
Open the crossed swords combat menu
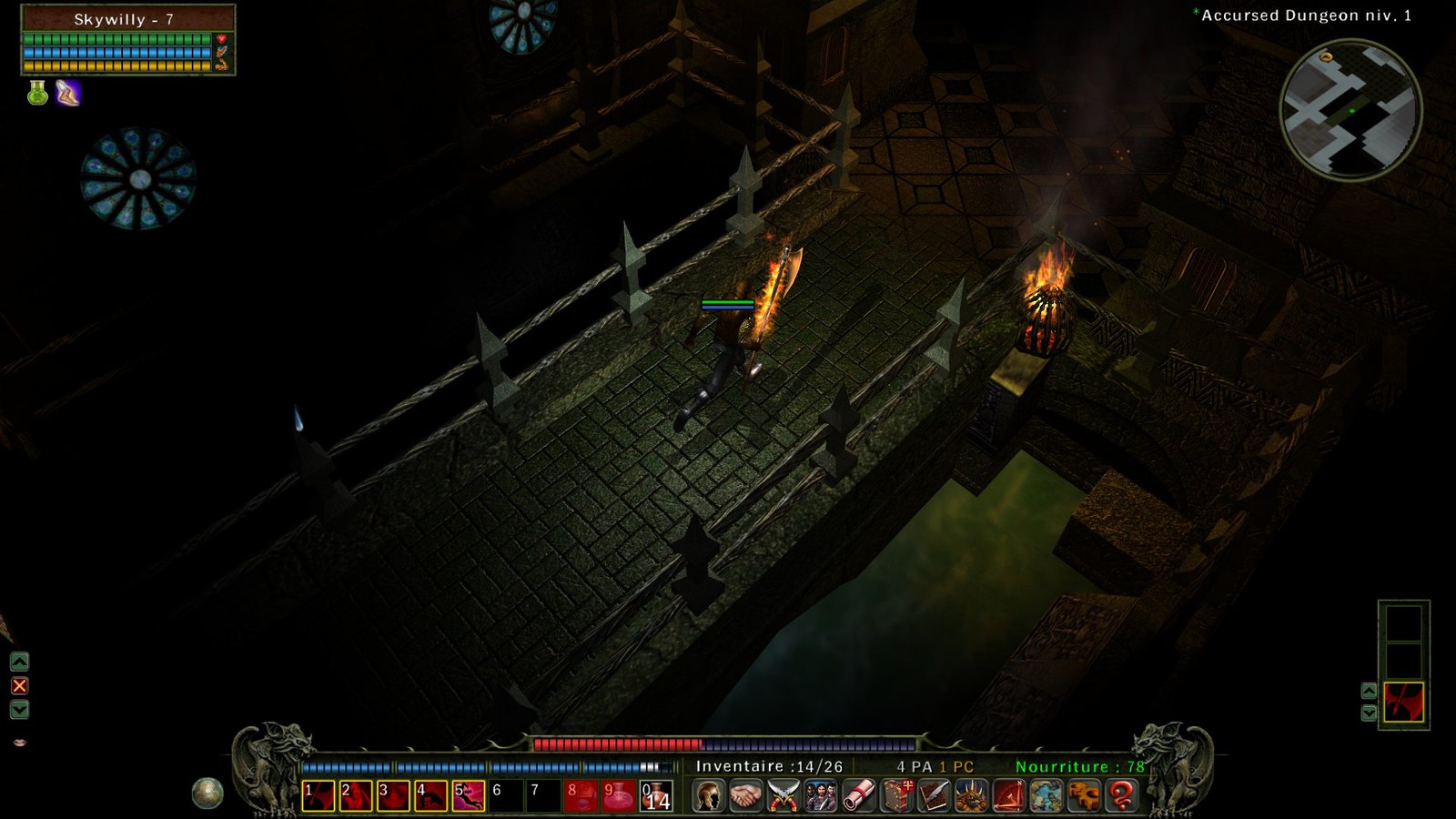point(783,795)
